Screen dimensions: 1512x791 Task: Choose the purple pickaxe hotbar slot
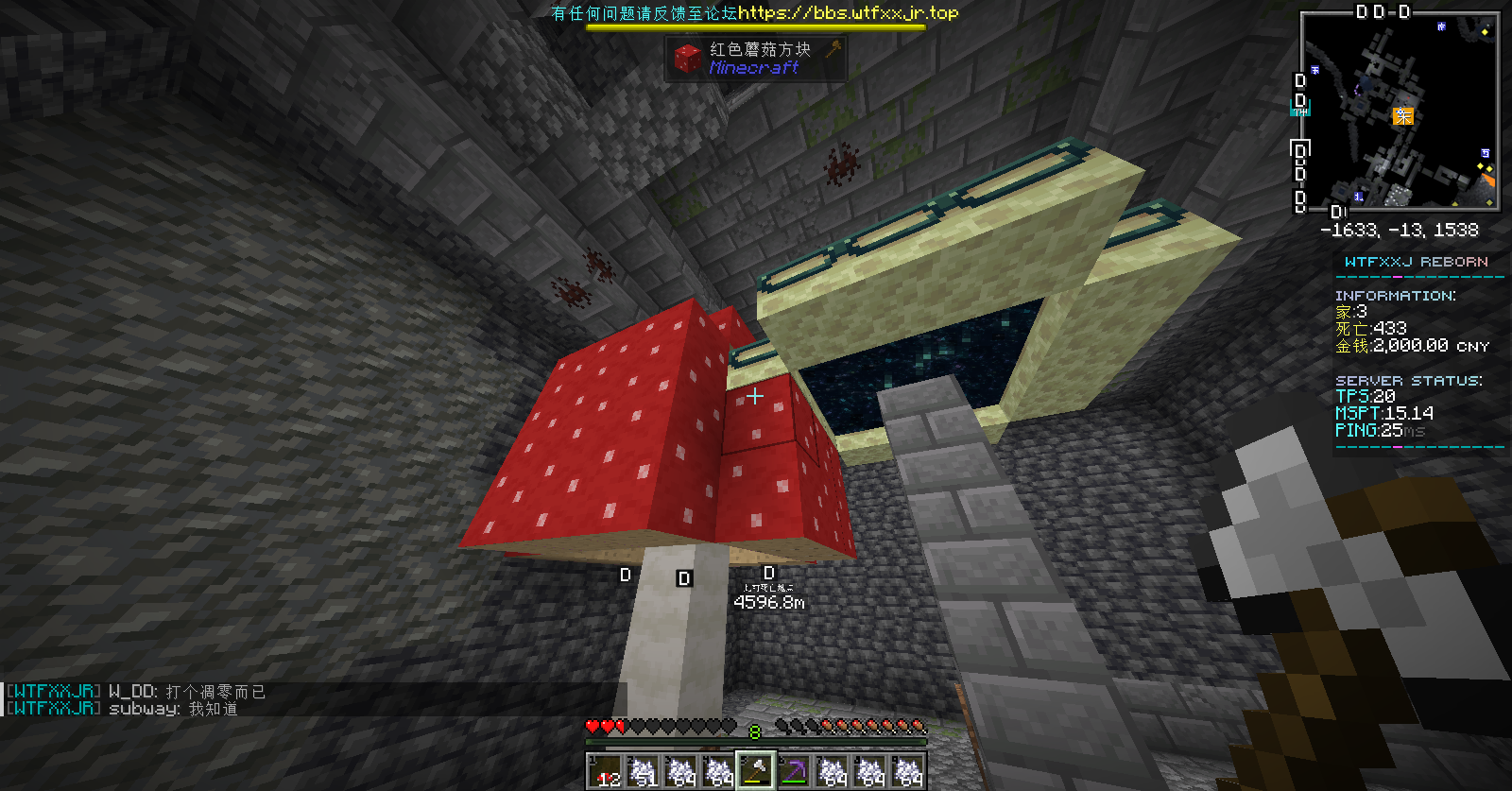(794, 771)
